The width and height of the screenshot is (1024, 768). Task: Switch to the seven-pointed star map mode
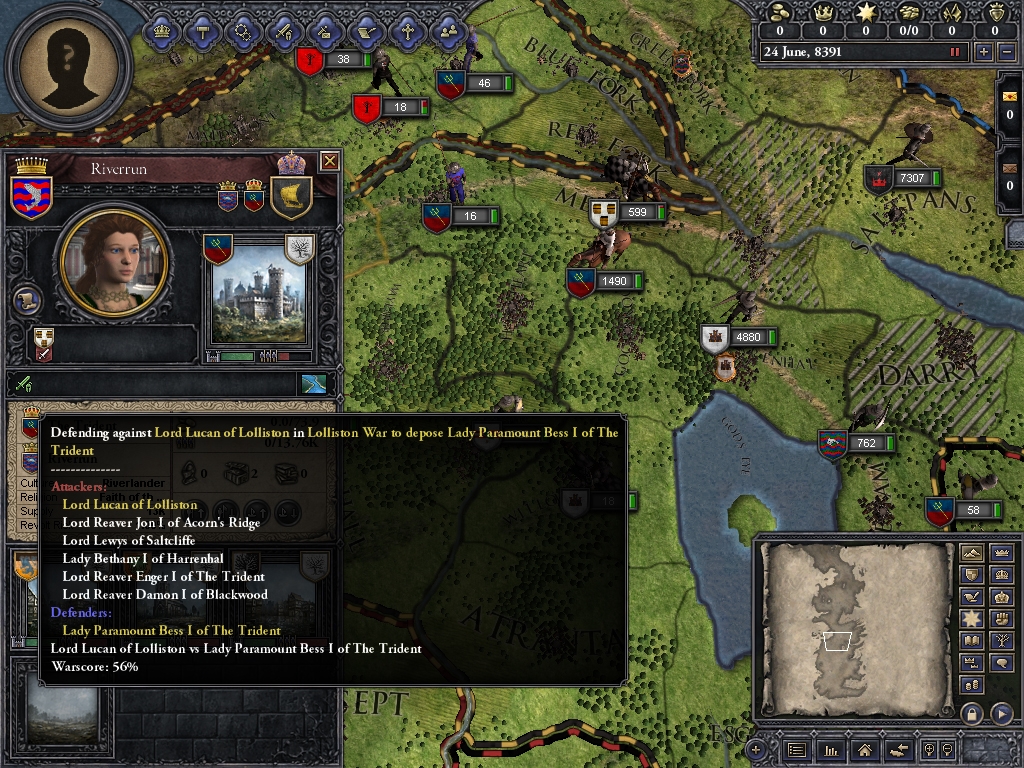point(970,619)
